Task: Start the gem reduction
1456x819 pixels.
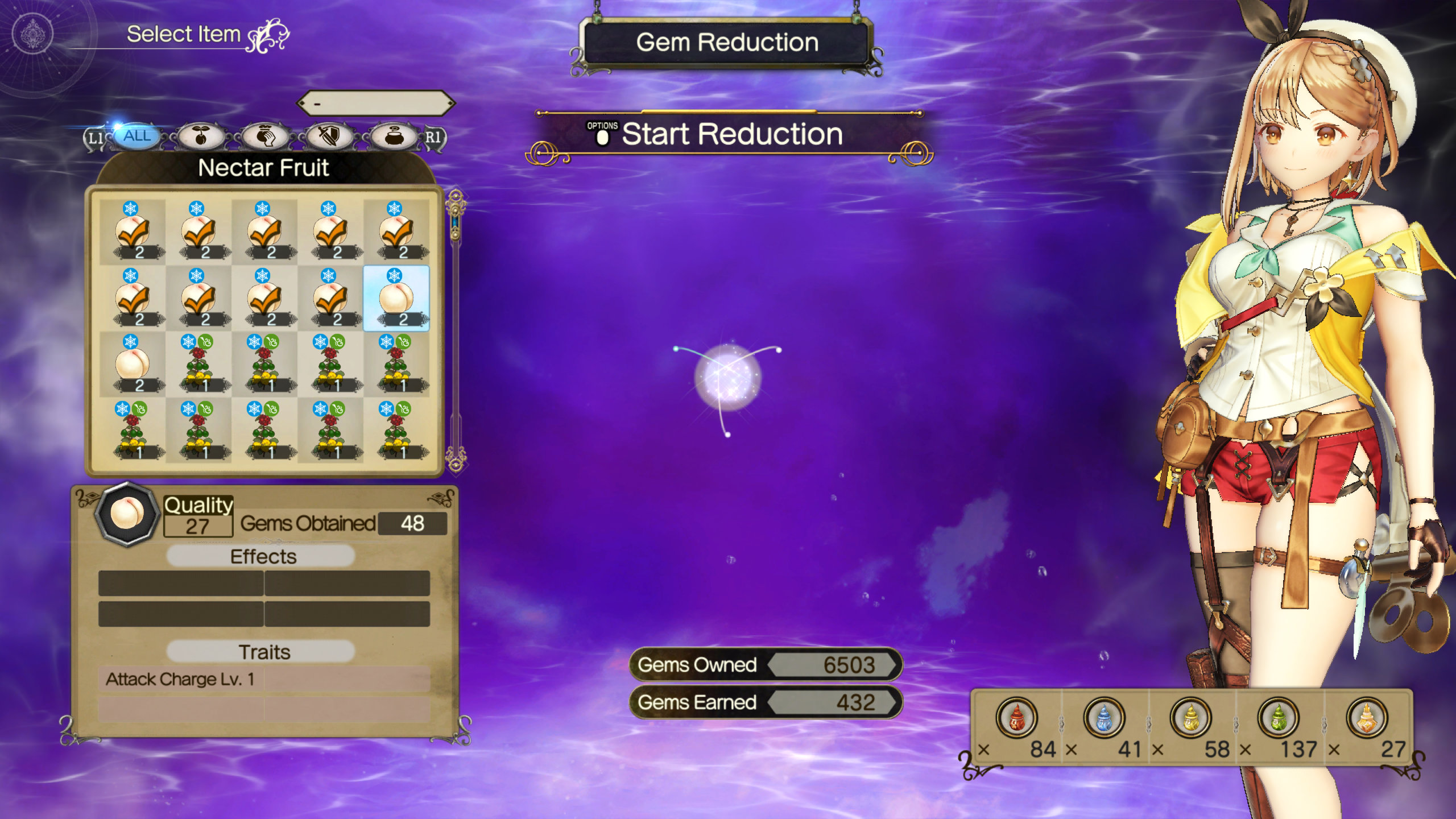Action: [x=731, y=135]
